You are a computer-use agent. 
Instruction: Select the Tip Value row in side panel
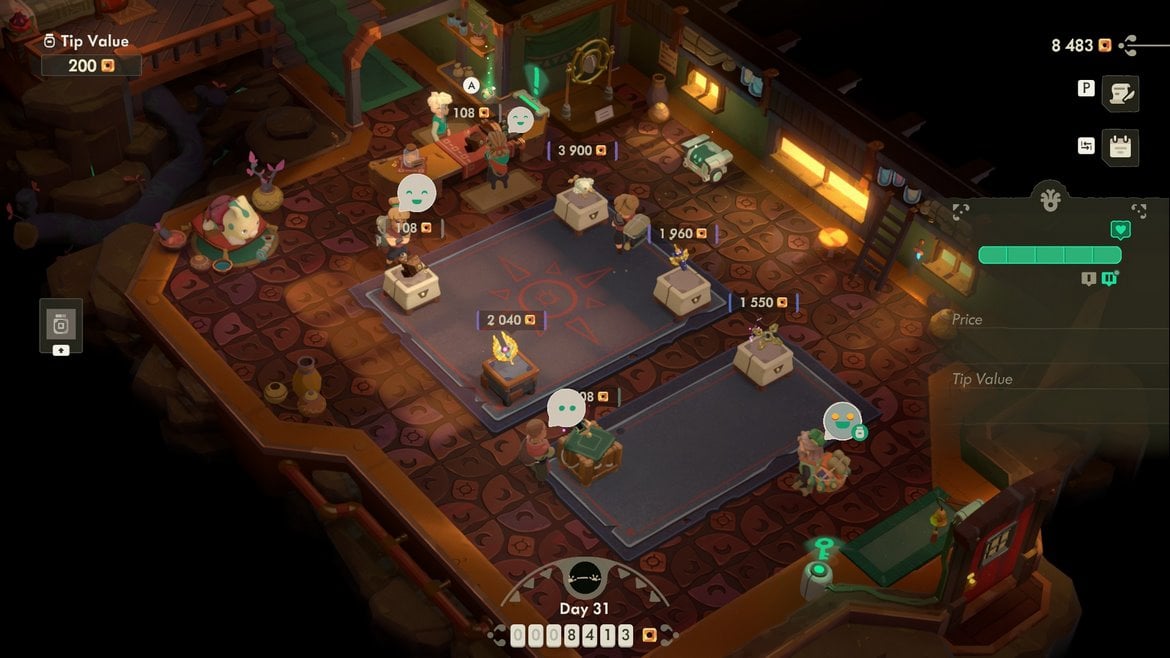click(x=1050, y=379)
